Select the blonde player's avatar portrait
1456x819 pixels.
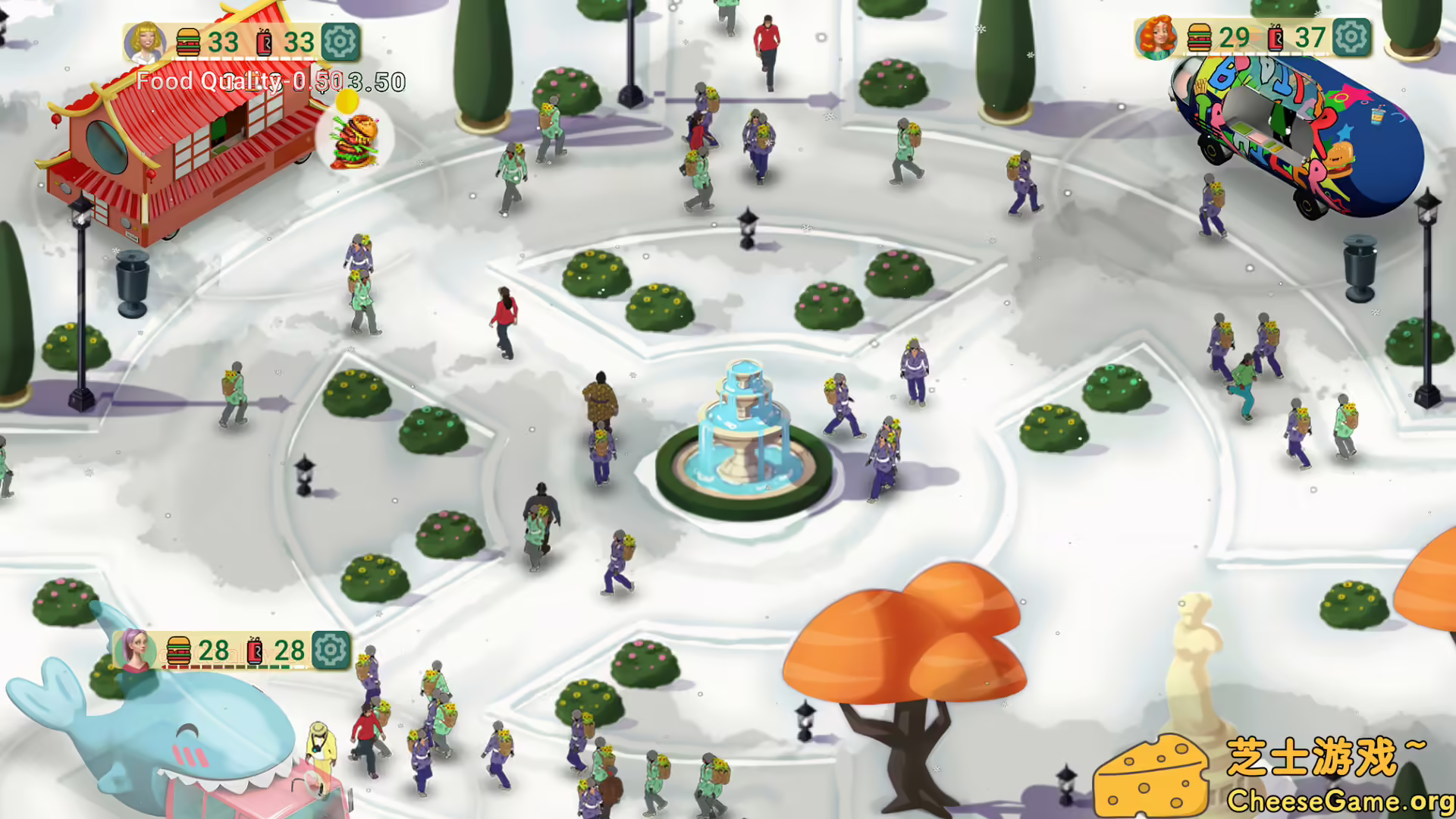146,42
